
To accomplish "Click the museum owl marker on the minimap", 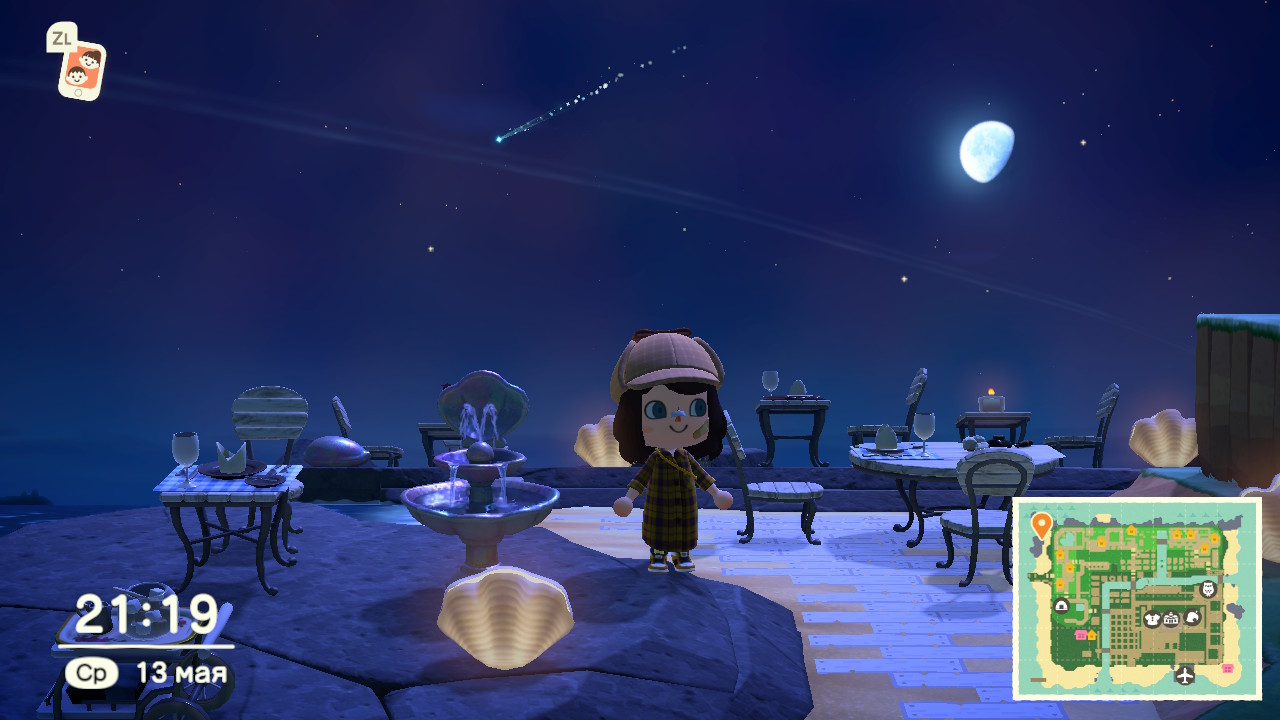I will point(1208,588).
